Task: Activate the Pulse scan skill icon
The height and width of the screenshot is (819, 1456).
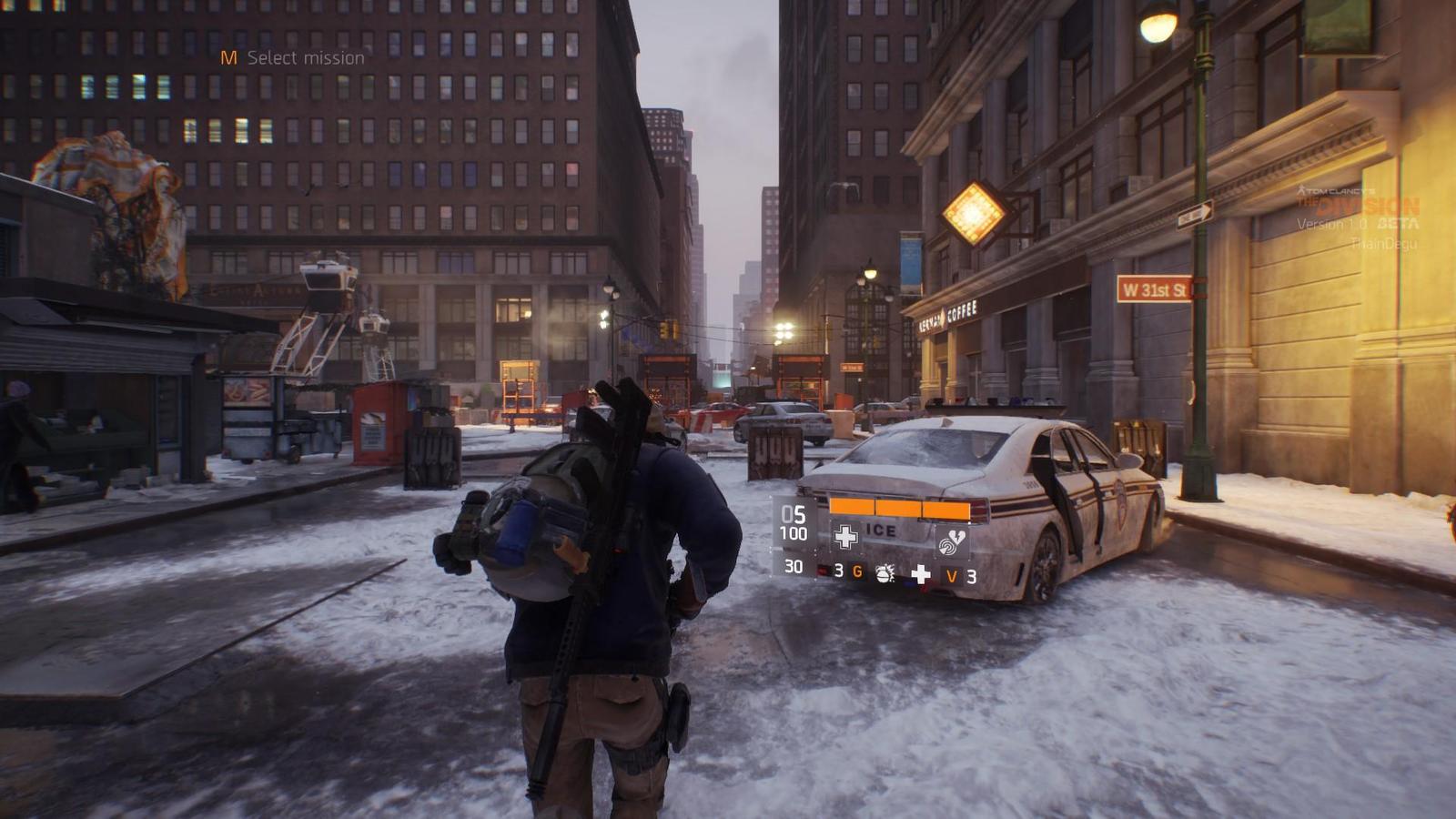Action: click(951, 543)
